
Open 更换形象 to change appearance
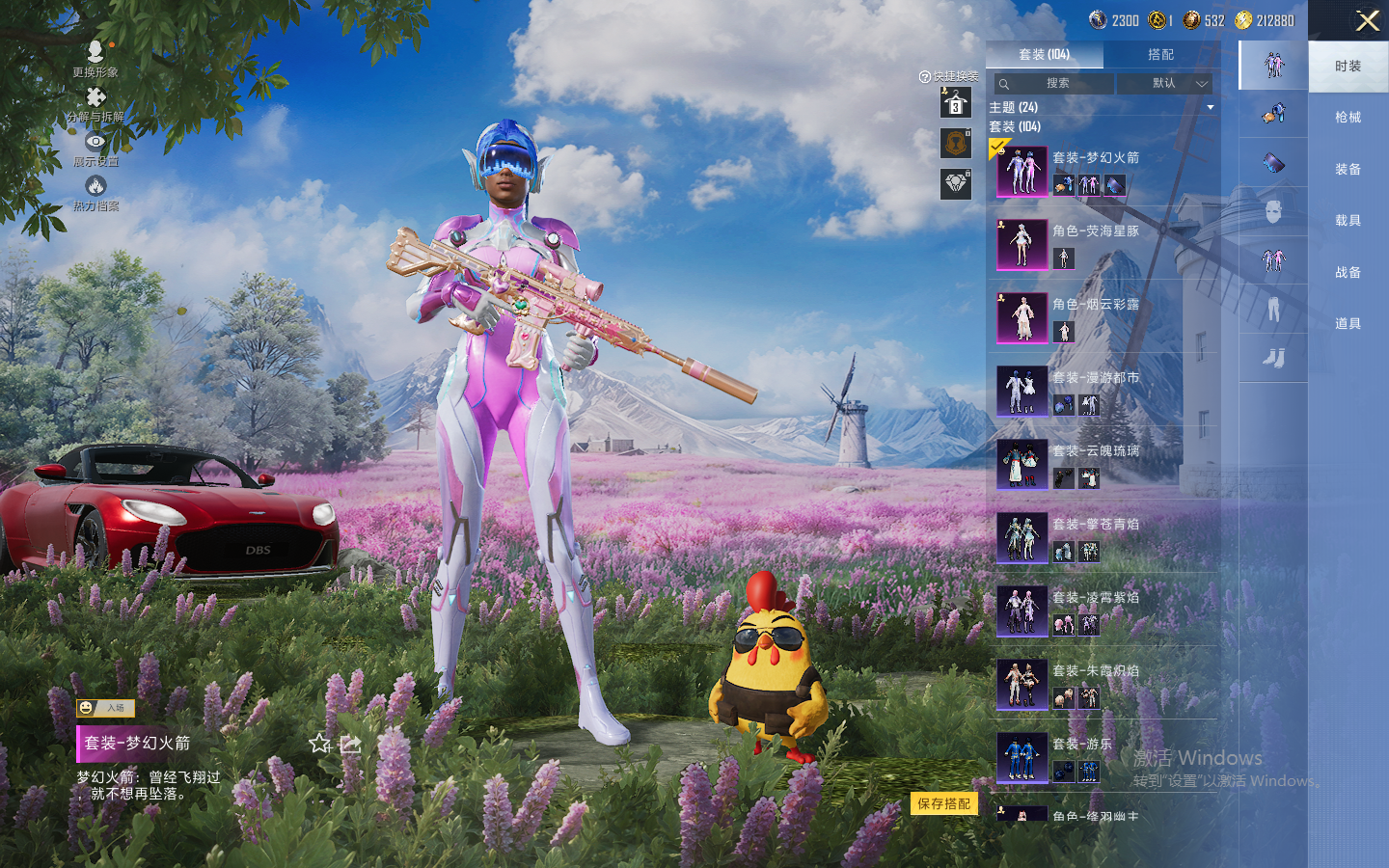point(95,58)
